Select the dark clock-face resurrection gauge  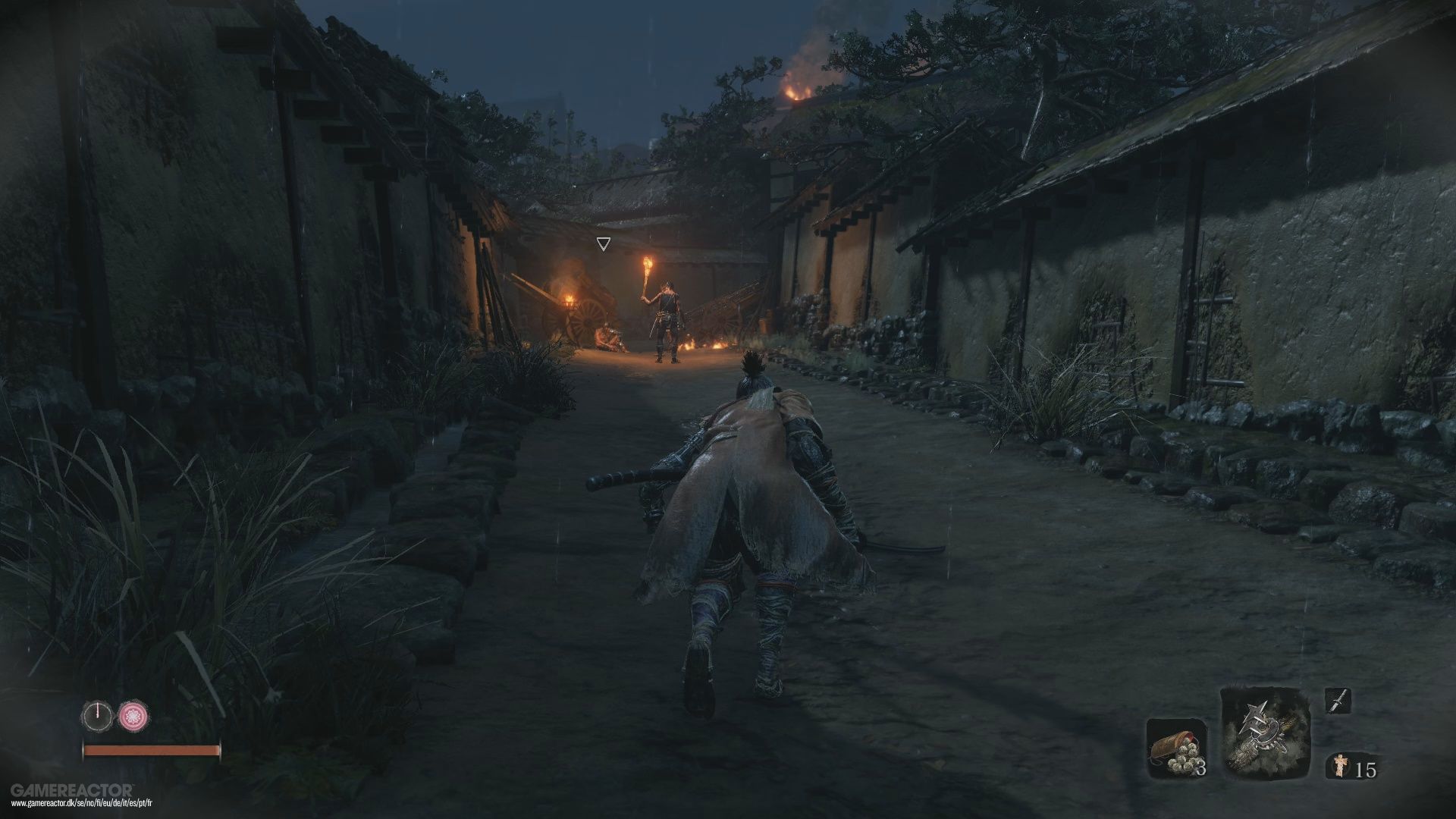98,714
